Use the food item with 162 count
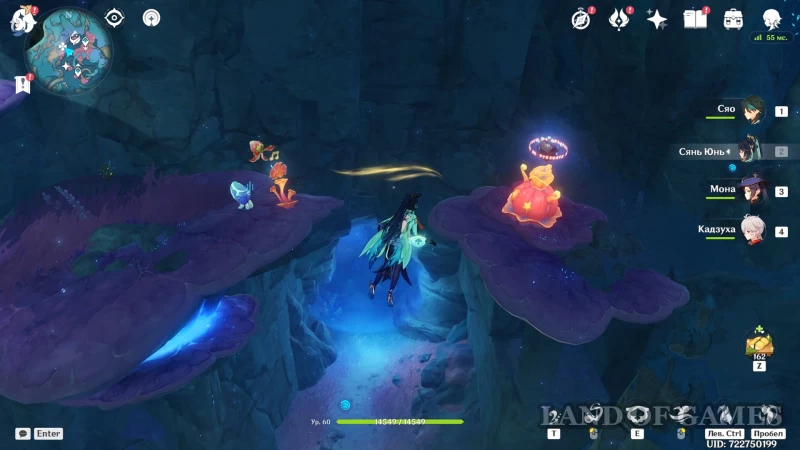 tap(757, 344)
